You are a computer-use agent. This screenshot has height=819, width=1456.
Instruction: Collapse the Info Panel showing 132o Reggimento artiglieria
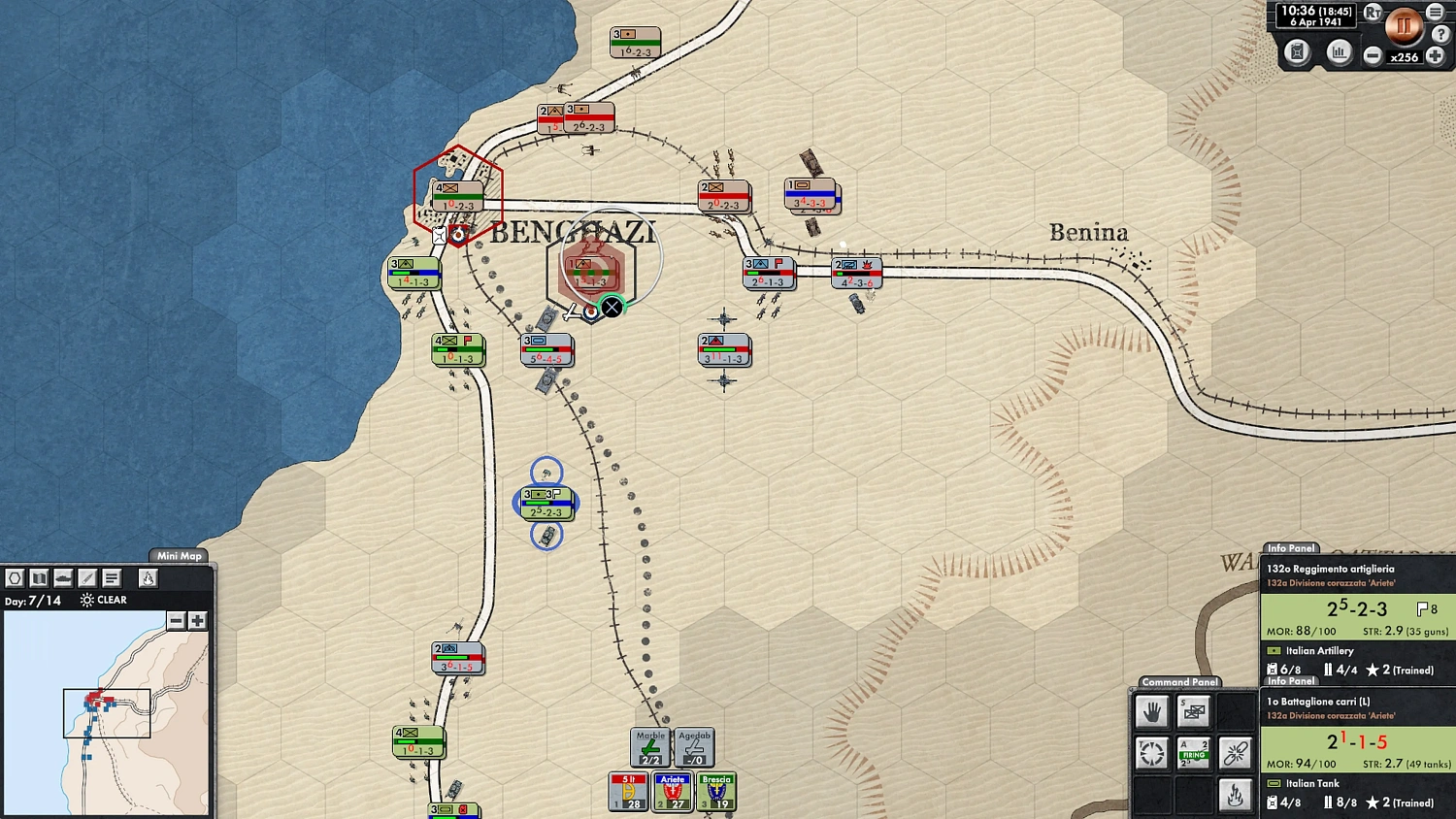tap(1290, 548)
